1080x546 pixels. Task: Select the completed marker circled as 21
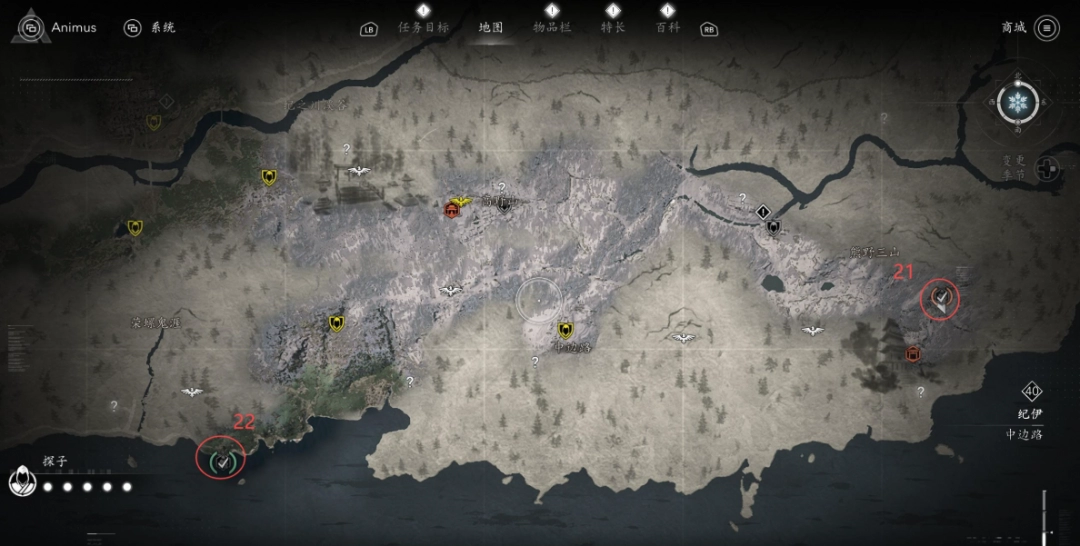(940, 298)
